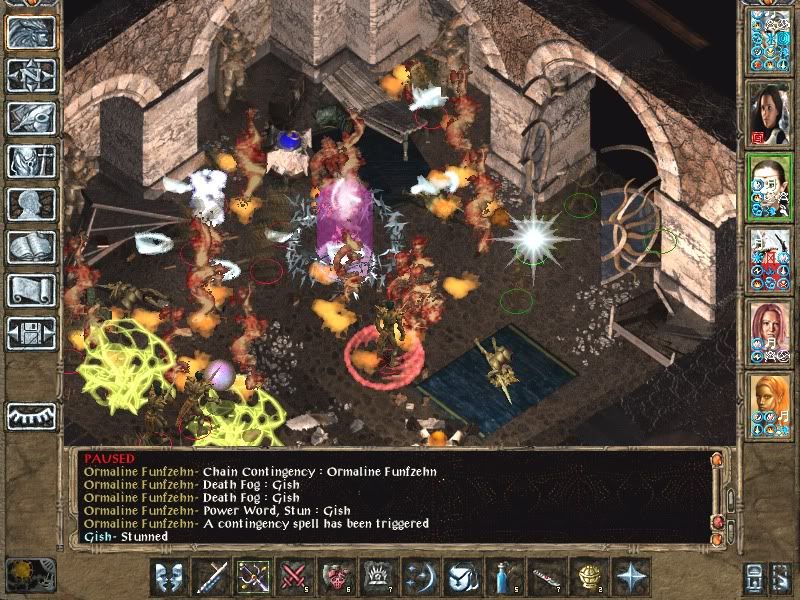Open the inventory screen
This screenshot has width=800, height=600.
click(x=31, y=161)
